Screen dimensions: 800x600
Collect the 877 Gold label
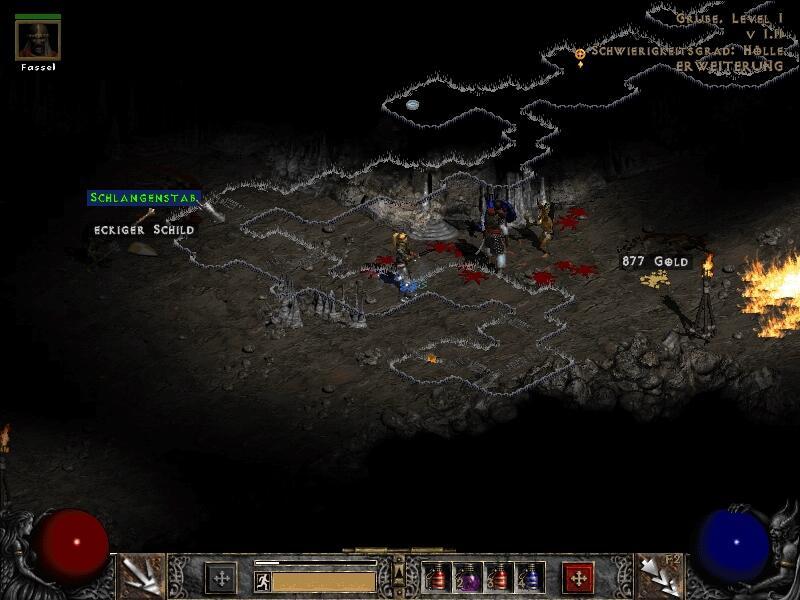click(656, 261)
